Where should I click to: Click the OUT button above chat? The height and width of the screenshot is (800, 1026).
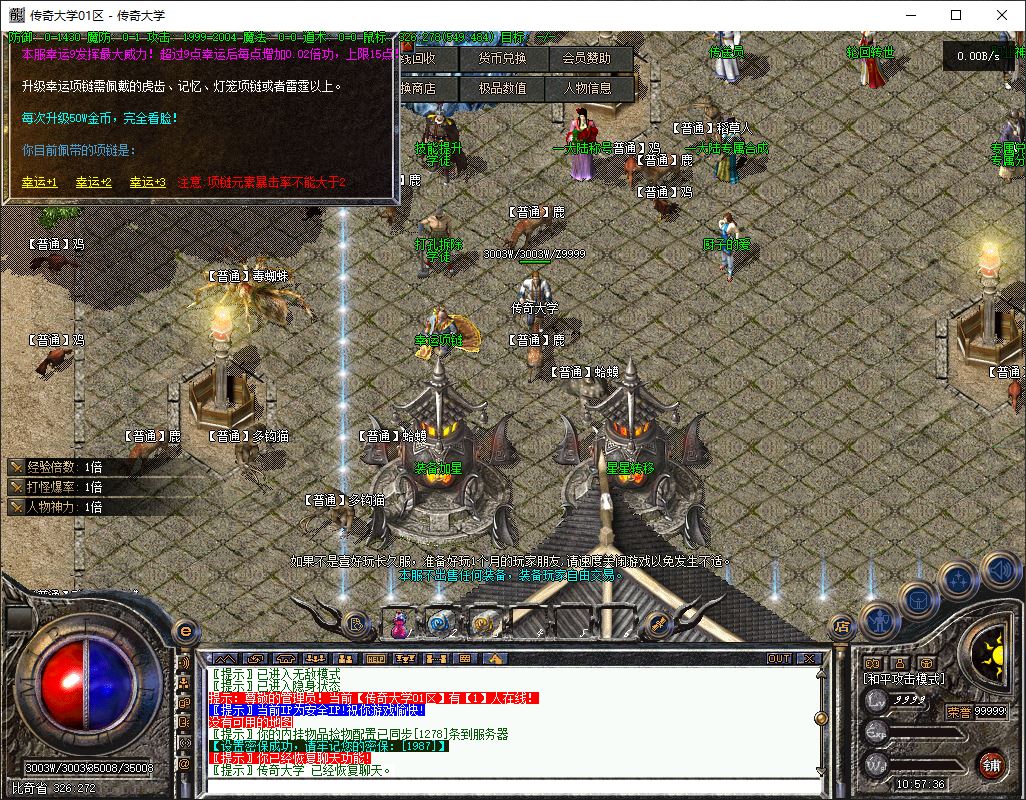coord(778,659)
